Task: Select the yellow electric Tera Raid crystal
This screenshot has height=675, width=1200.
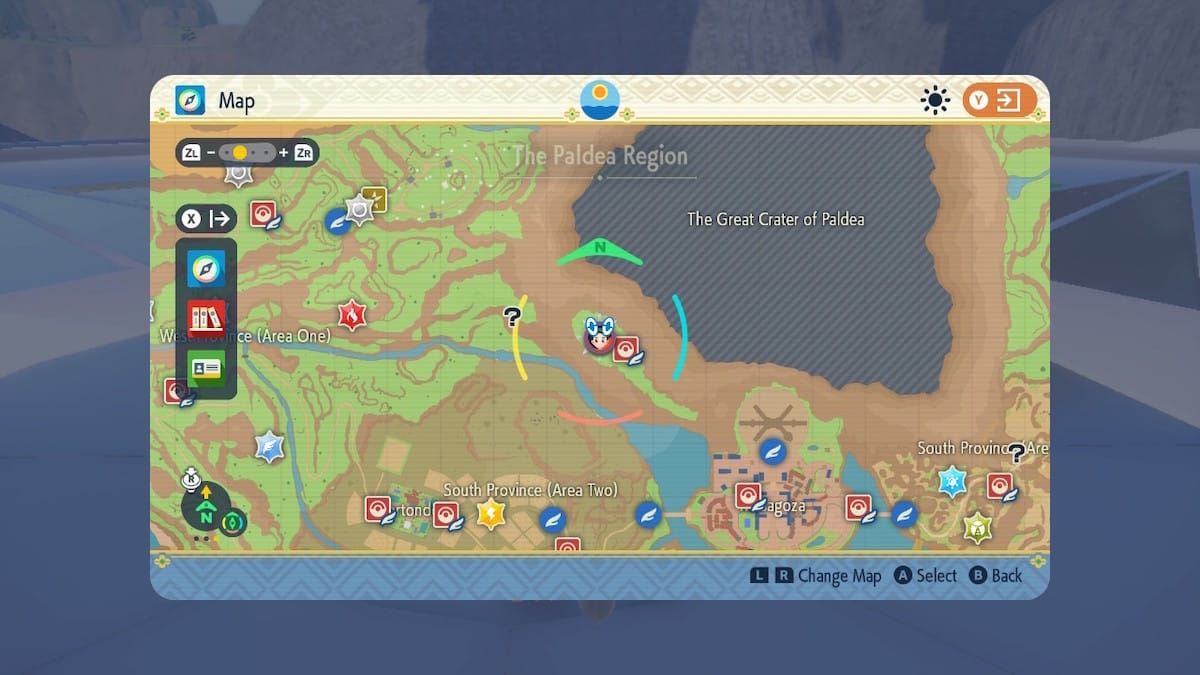Action: 491,514
